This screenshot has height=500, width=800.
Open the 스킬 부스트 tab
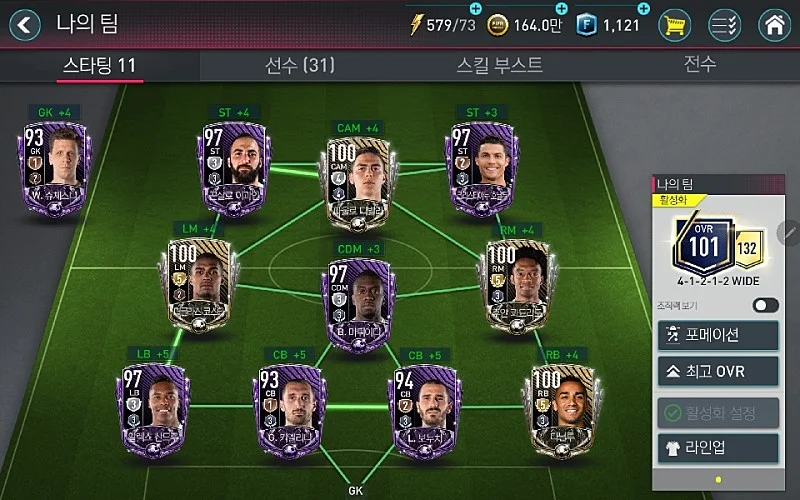coord(499,66)
